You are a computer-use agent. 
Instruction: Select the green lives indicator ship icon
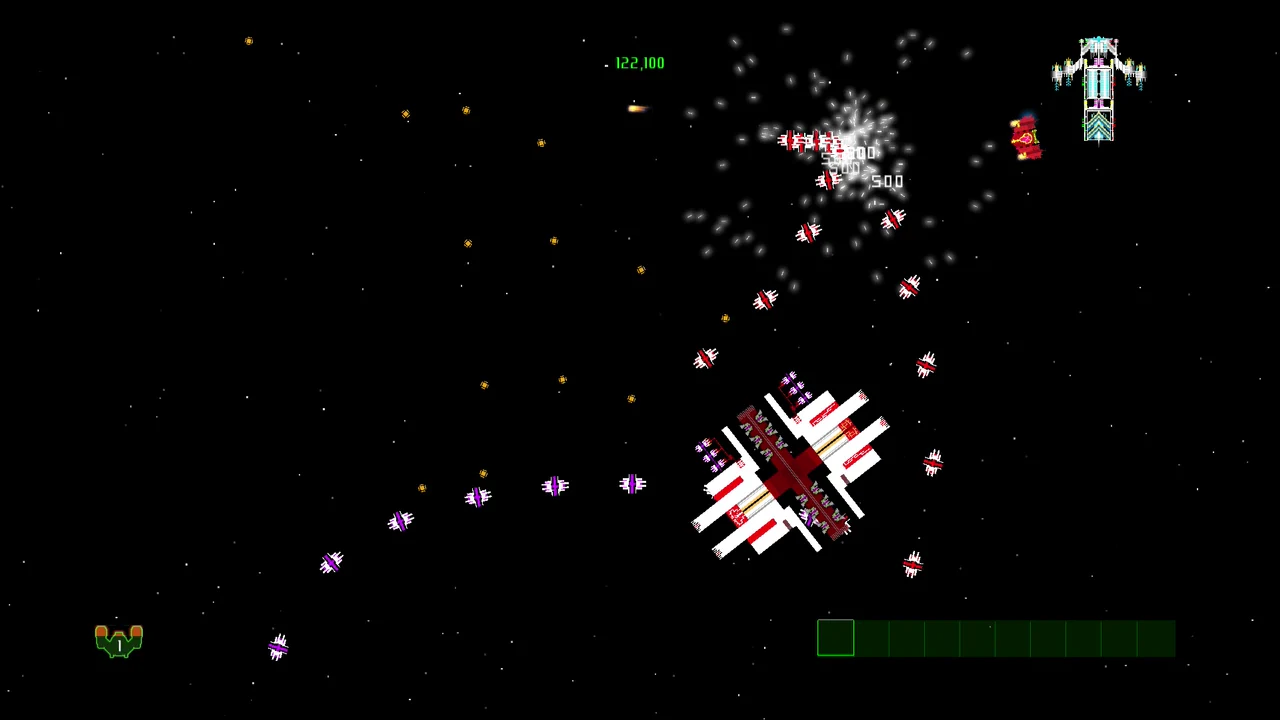(x=118, y=640)
